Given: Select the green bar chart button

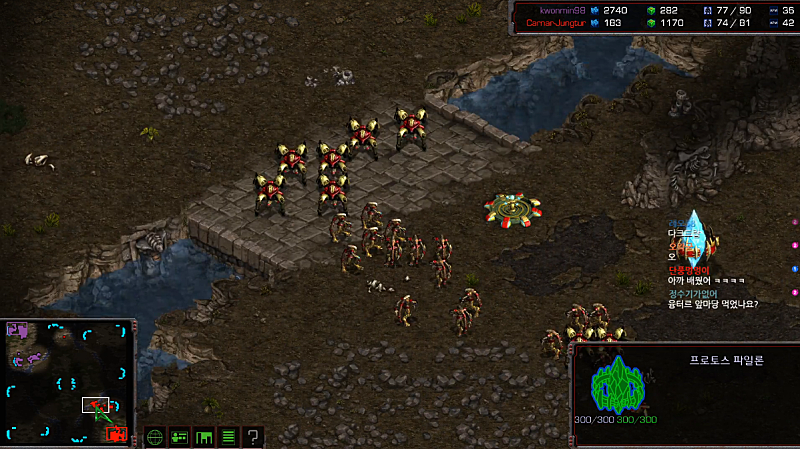Looking at the screenshot, I should [x=204, y=437].
